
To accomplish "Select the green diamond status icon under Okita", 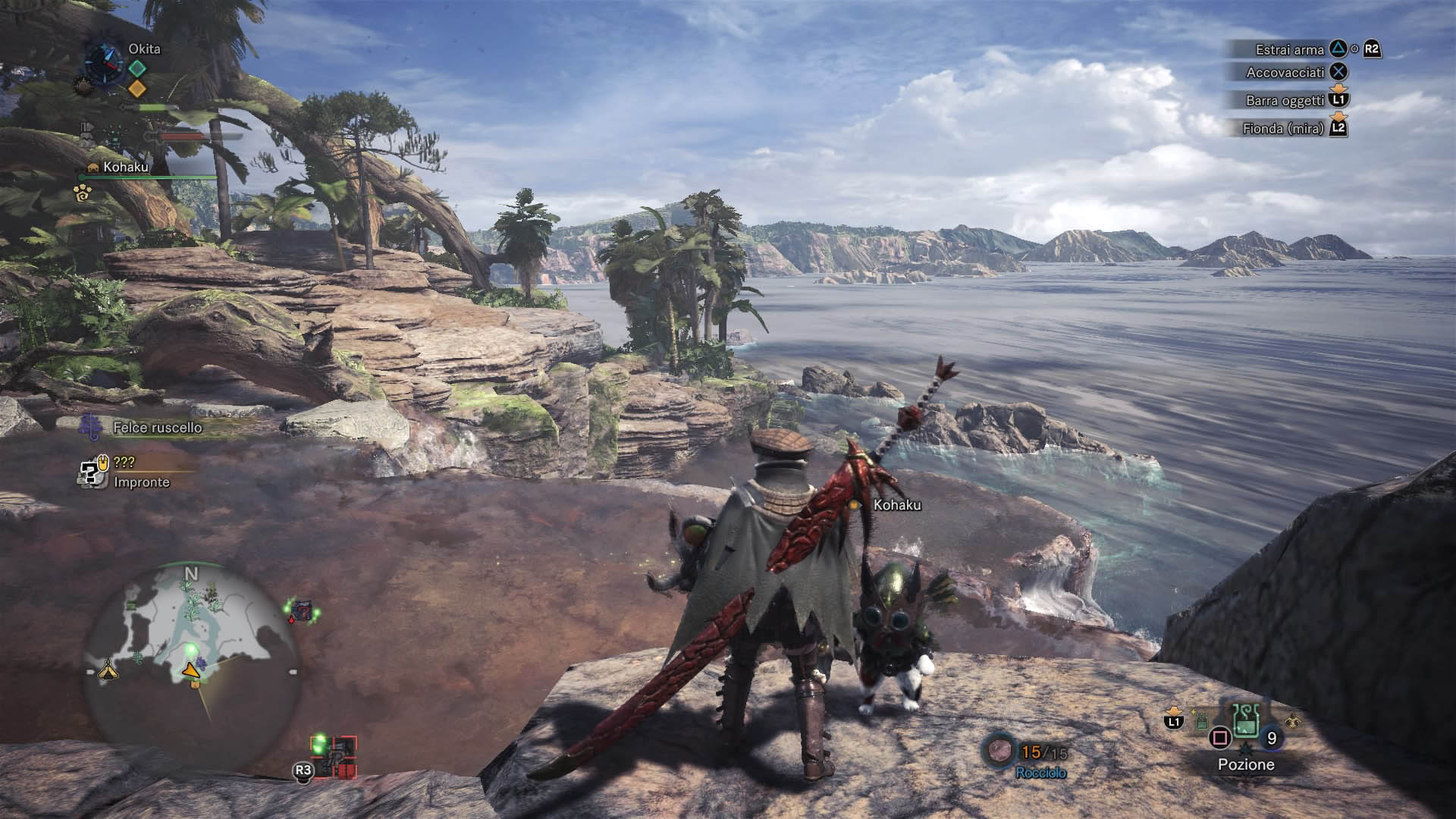I will coord(136,68).
